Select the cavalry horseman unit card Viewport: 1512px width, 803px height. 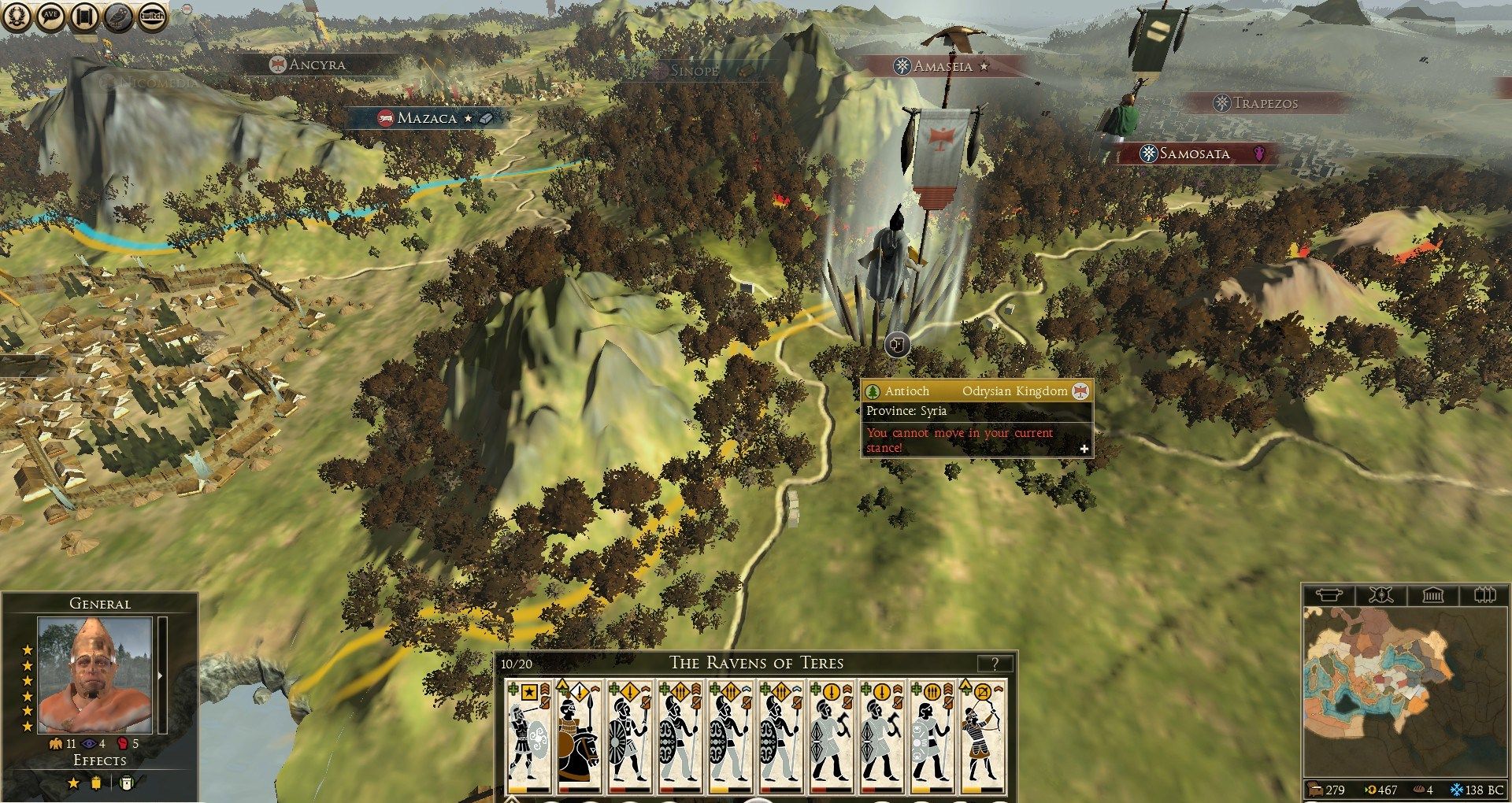pos(579,735)
